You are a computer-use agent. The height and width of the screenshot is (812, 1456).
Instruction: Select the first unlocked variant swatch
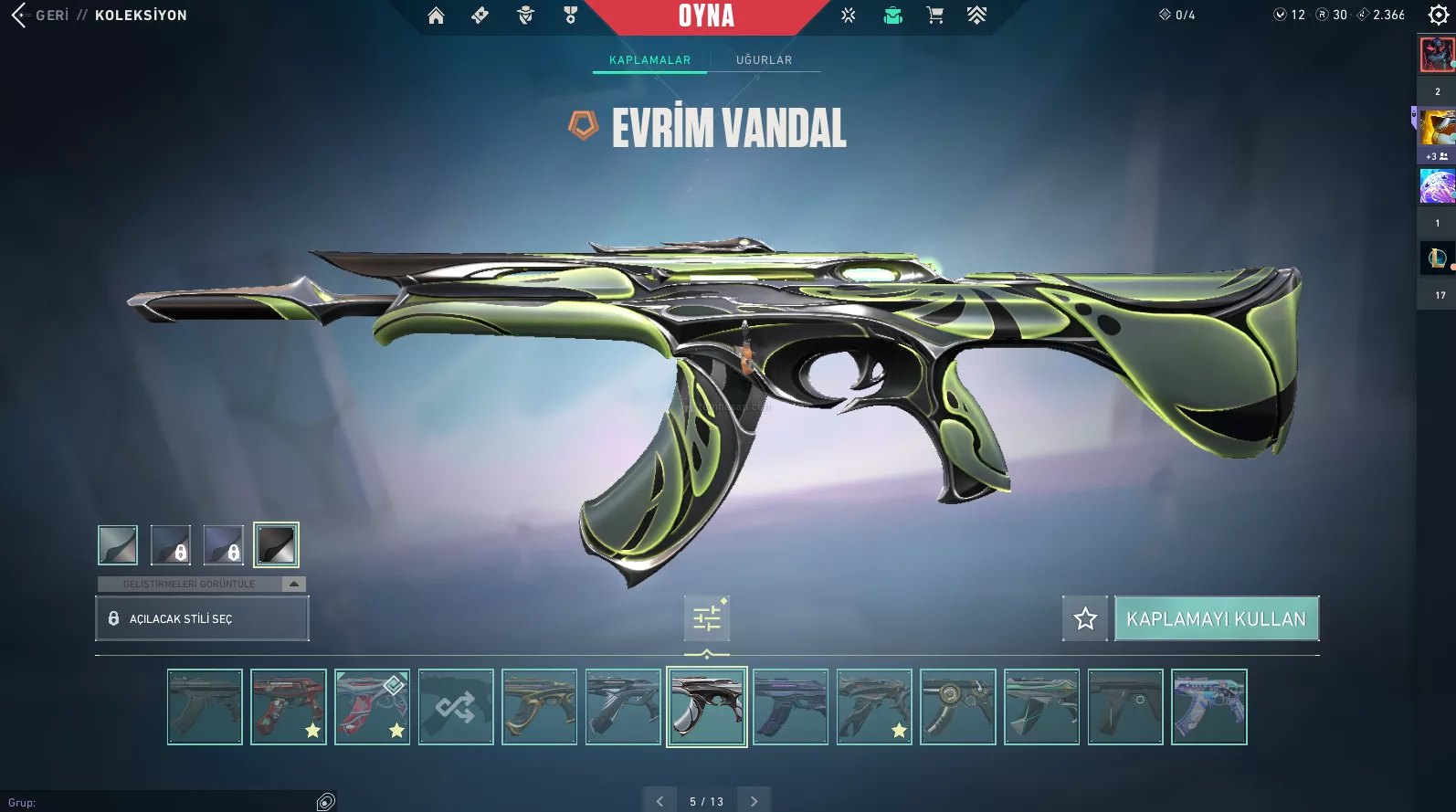118,545
